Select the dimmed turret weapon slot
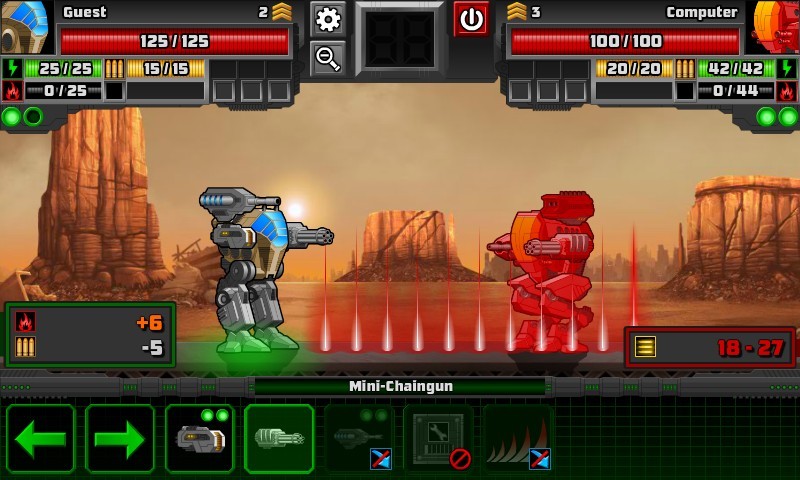This screenshot has width=800, height=480. [359, 438]
